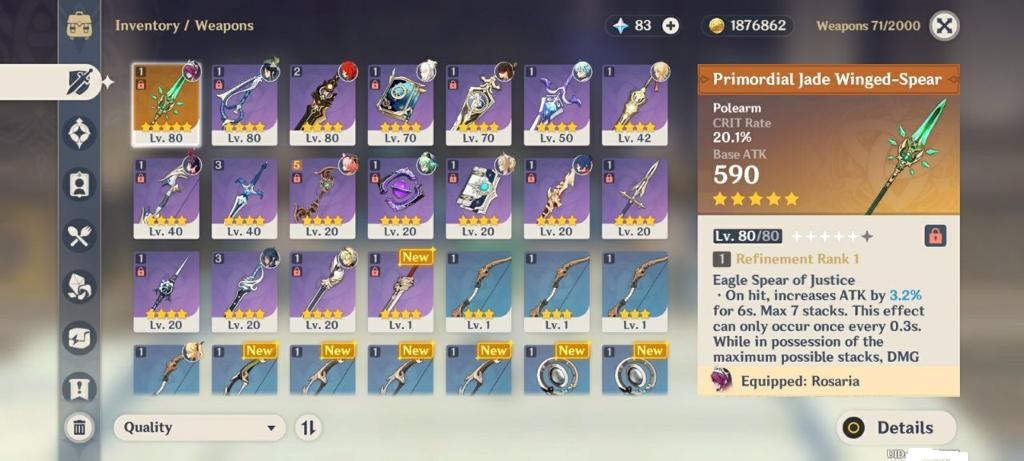Switch to the Gadgets tab icon
The height and width of the screenshot is (461, 1024).
(79, 337)
